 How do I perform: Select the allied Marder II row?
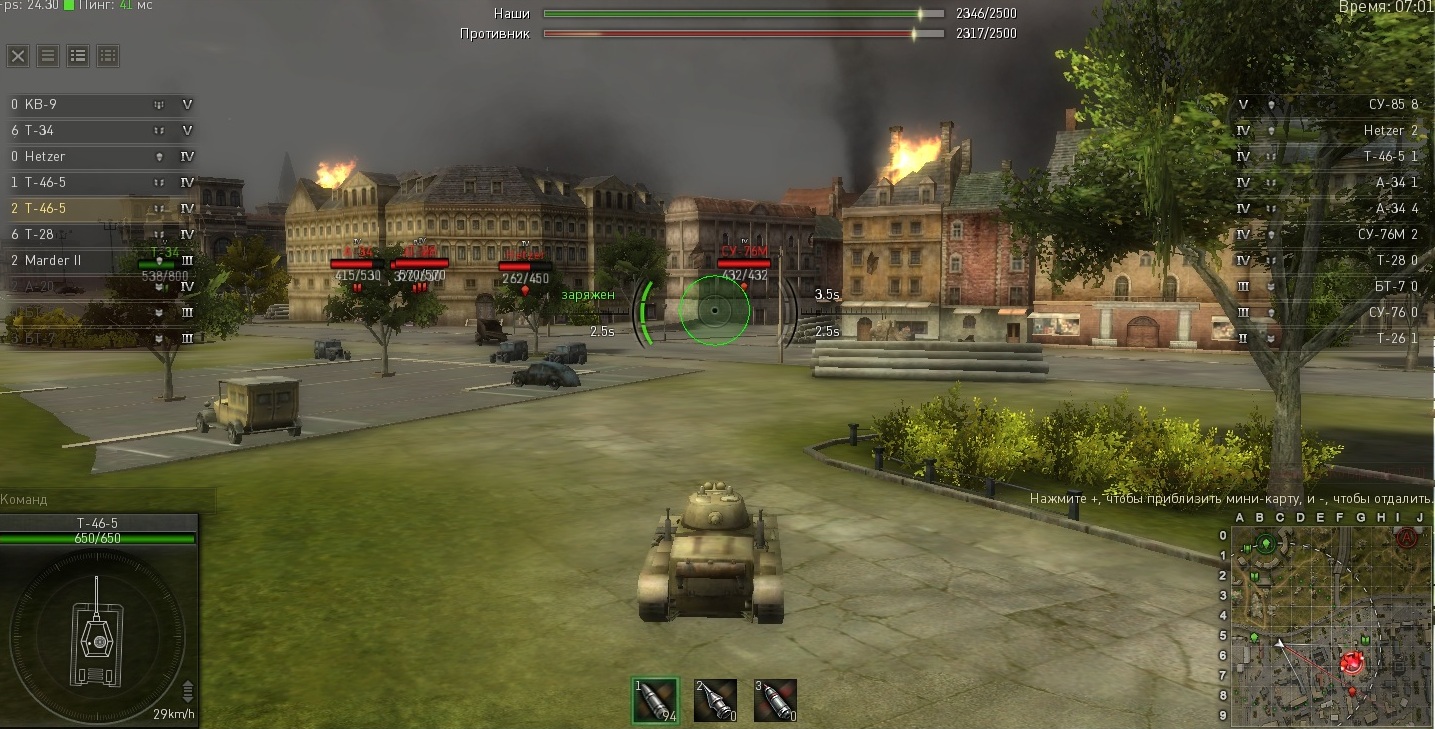coord(100,261)
